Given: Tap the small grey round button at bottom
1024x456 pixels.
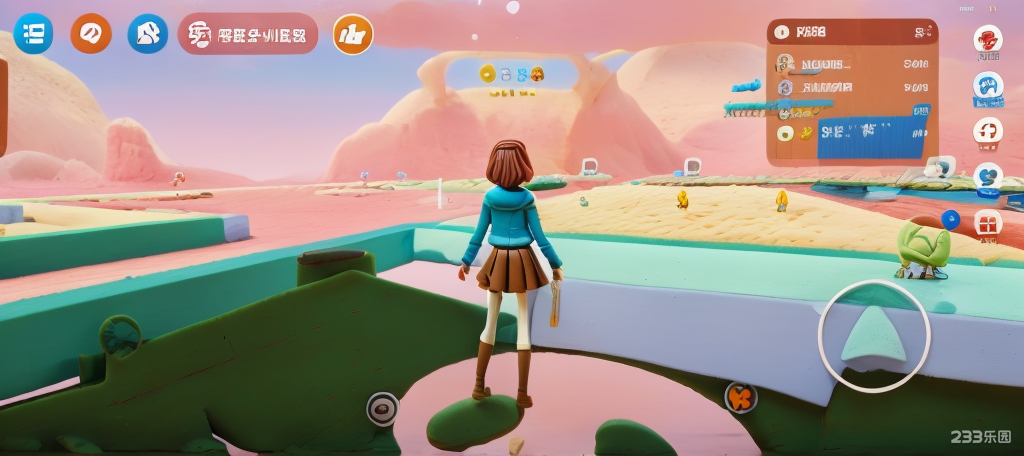Looking at the screenshot, I should pyautogui.click(x=382, y=408).
